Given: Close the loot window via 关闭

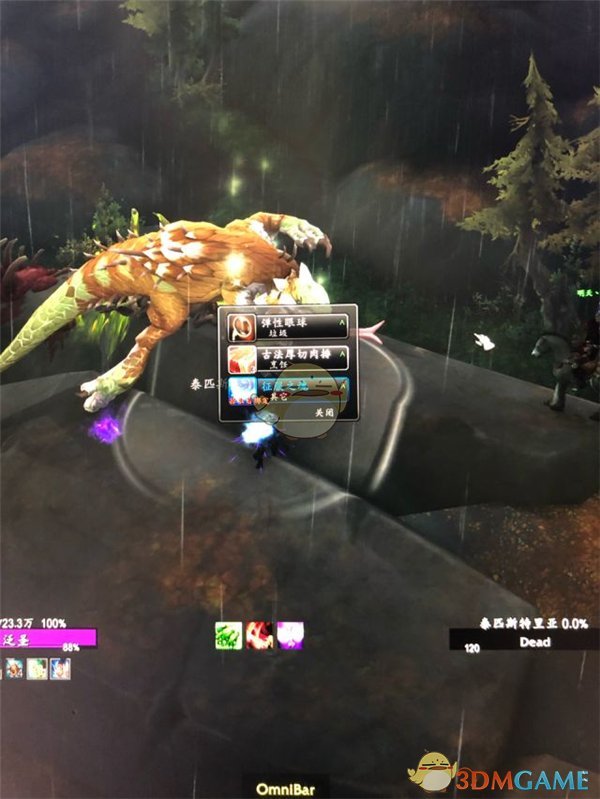Looking at the screenshot, I should coord(325,411).
